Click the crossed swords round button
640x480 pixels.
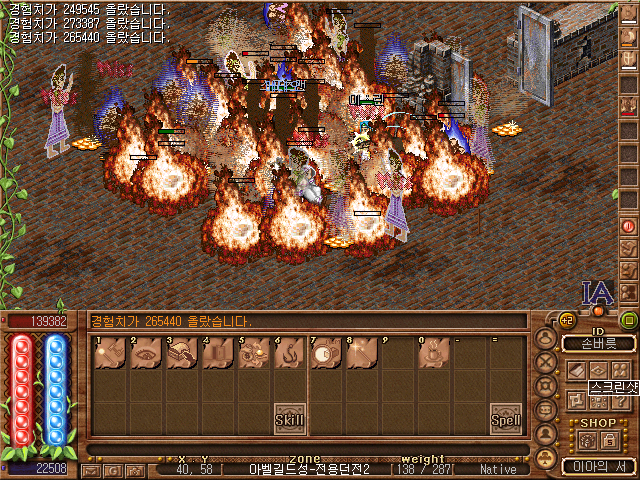pos(546,362)
